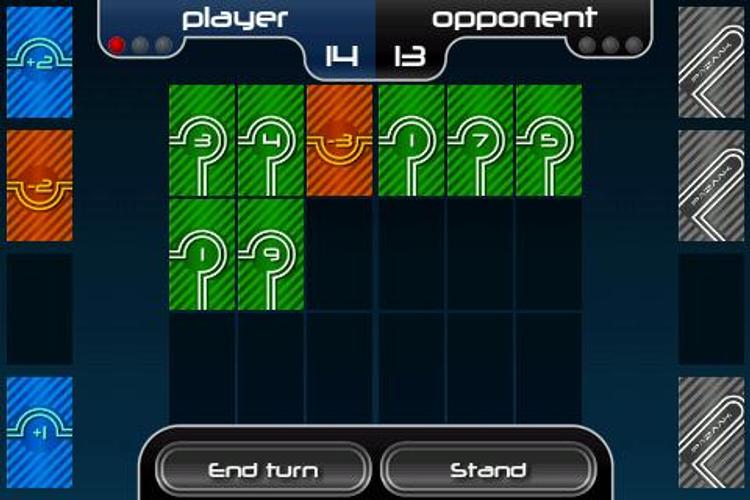The height and width of the screenshot is (500, 750).
Task: Select the orange -2 hand card
Action: click(40, 186)
